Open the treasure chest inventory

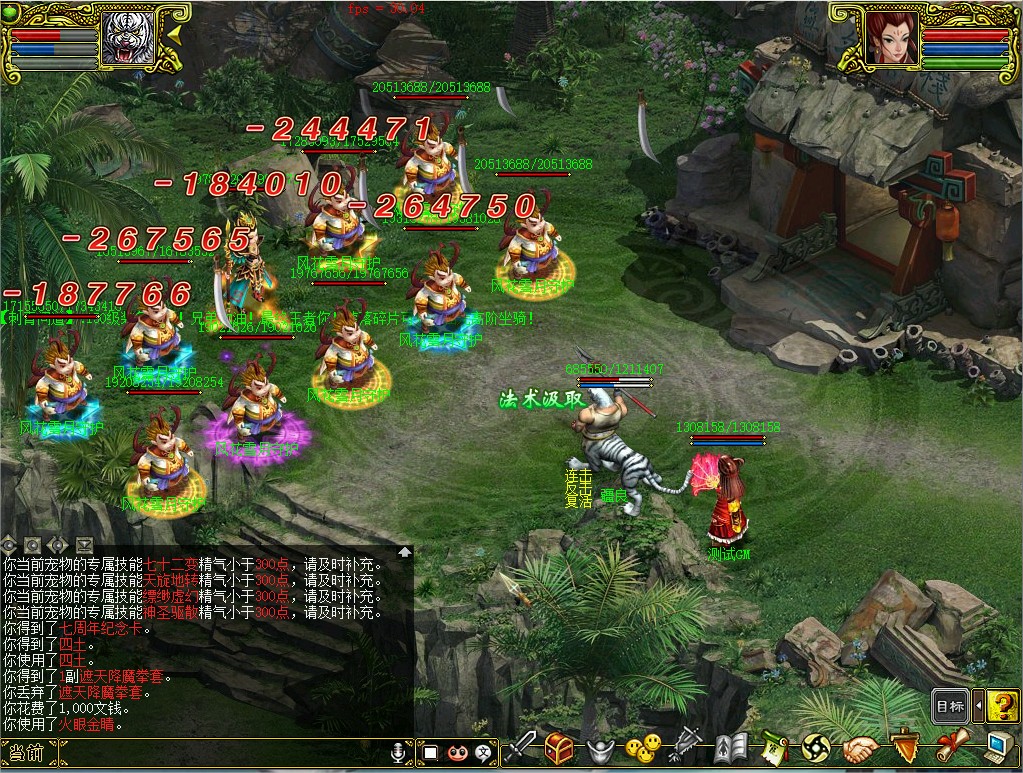(x=560, y=749)
